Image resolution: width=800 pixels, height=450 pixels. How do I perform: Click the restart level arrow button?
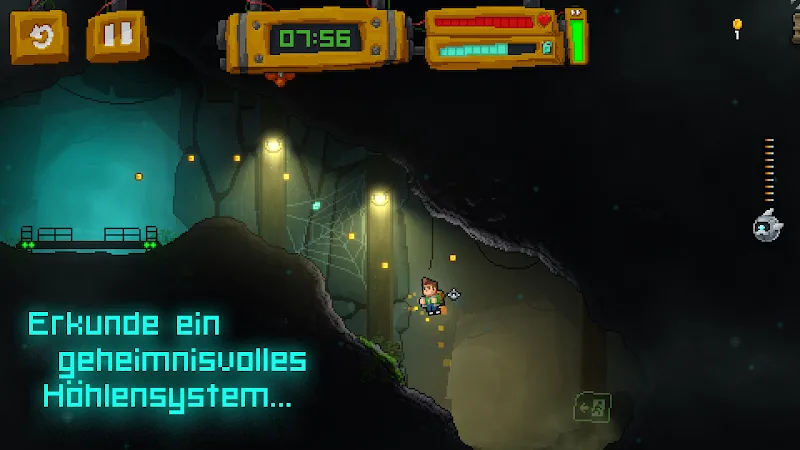[x=39, y=38]
